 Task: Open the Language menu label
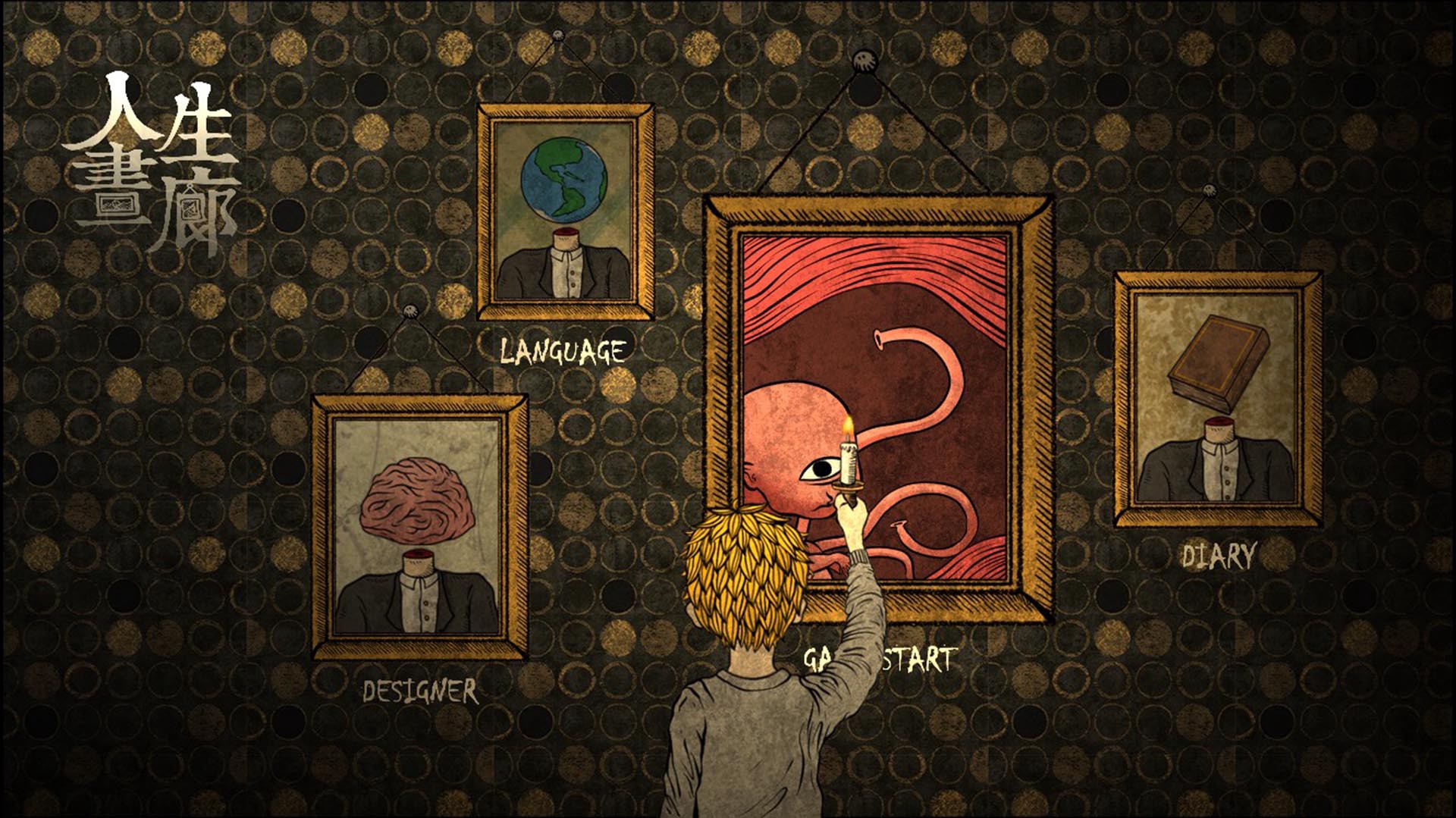pyautogui.click(x=563, y=352)
